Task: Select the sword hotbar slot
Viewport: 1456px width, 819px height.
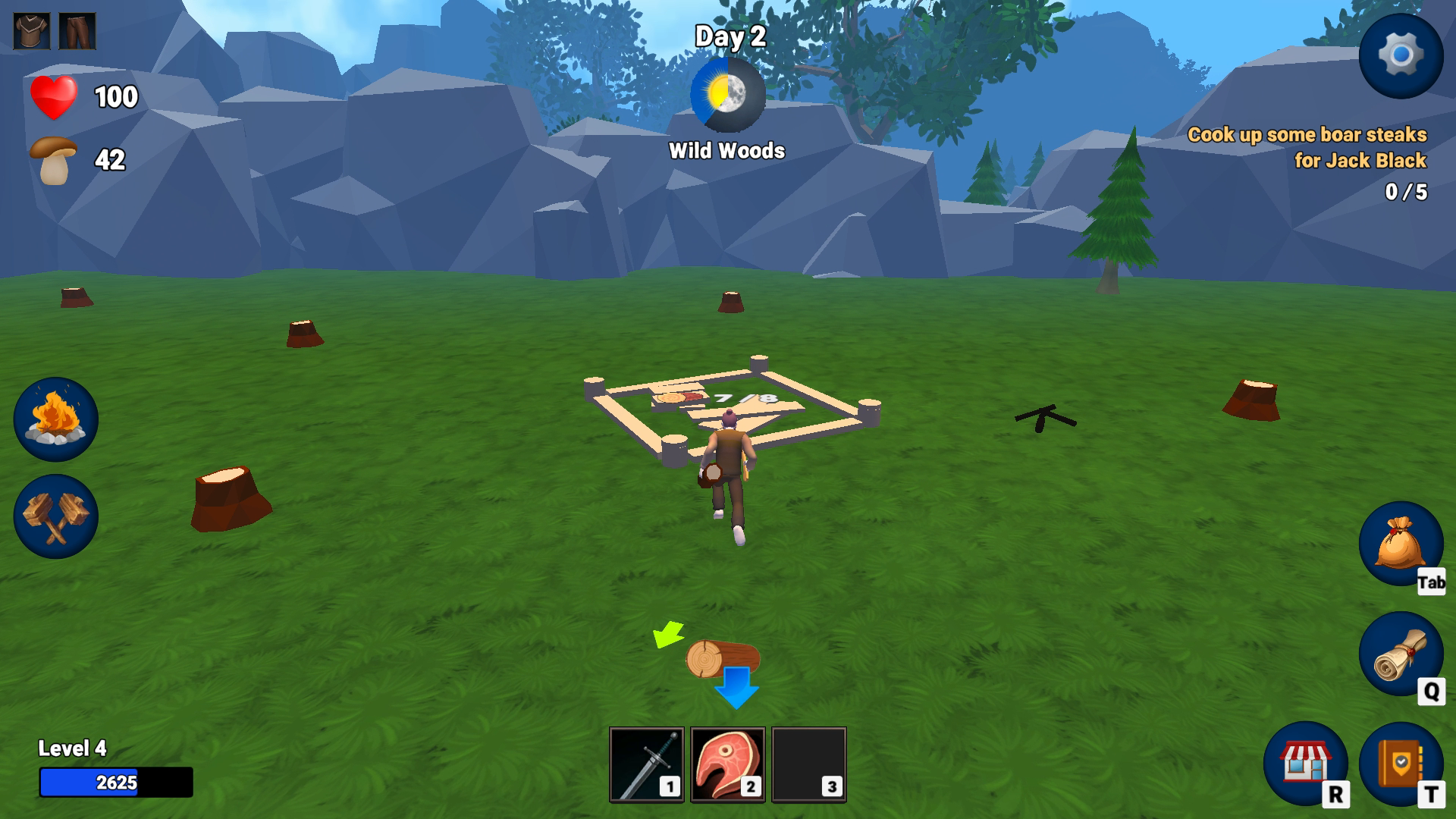Action: tap(646, 764)
